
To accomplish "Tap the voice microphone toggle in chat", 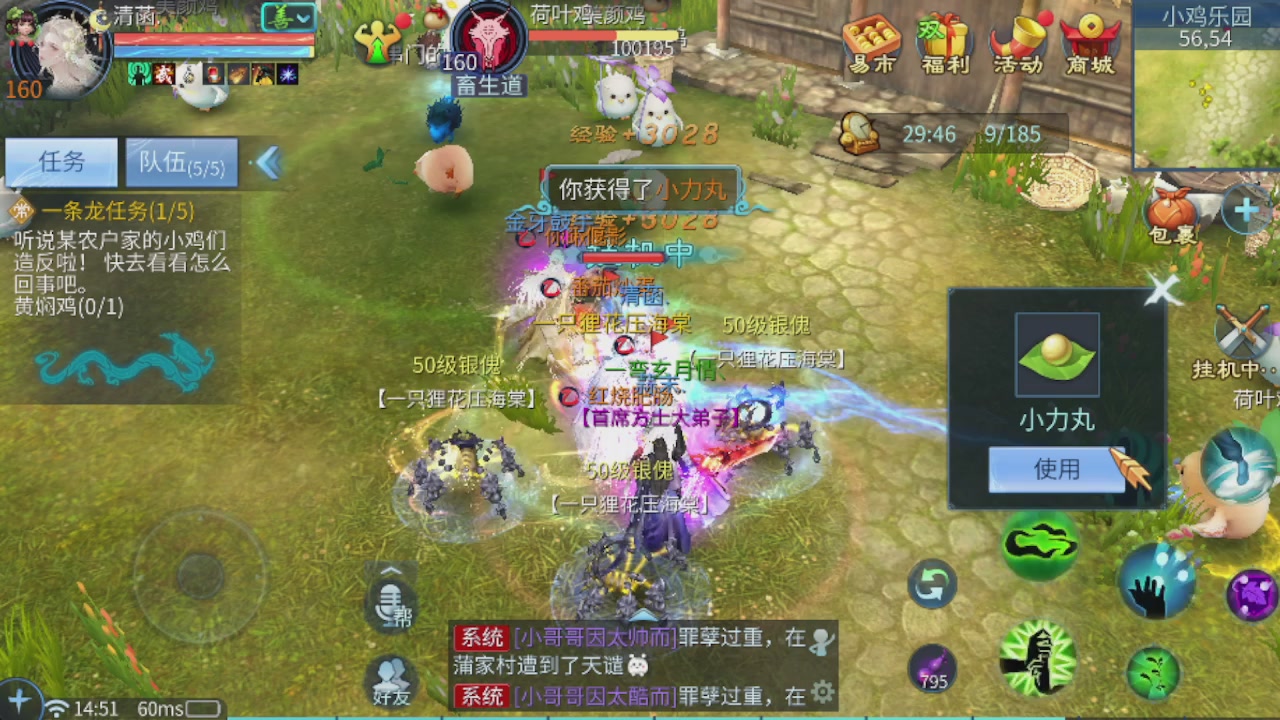I will coord(390,600).
